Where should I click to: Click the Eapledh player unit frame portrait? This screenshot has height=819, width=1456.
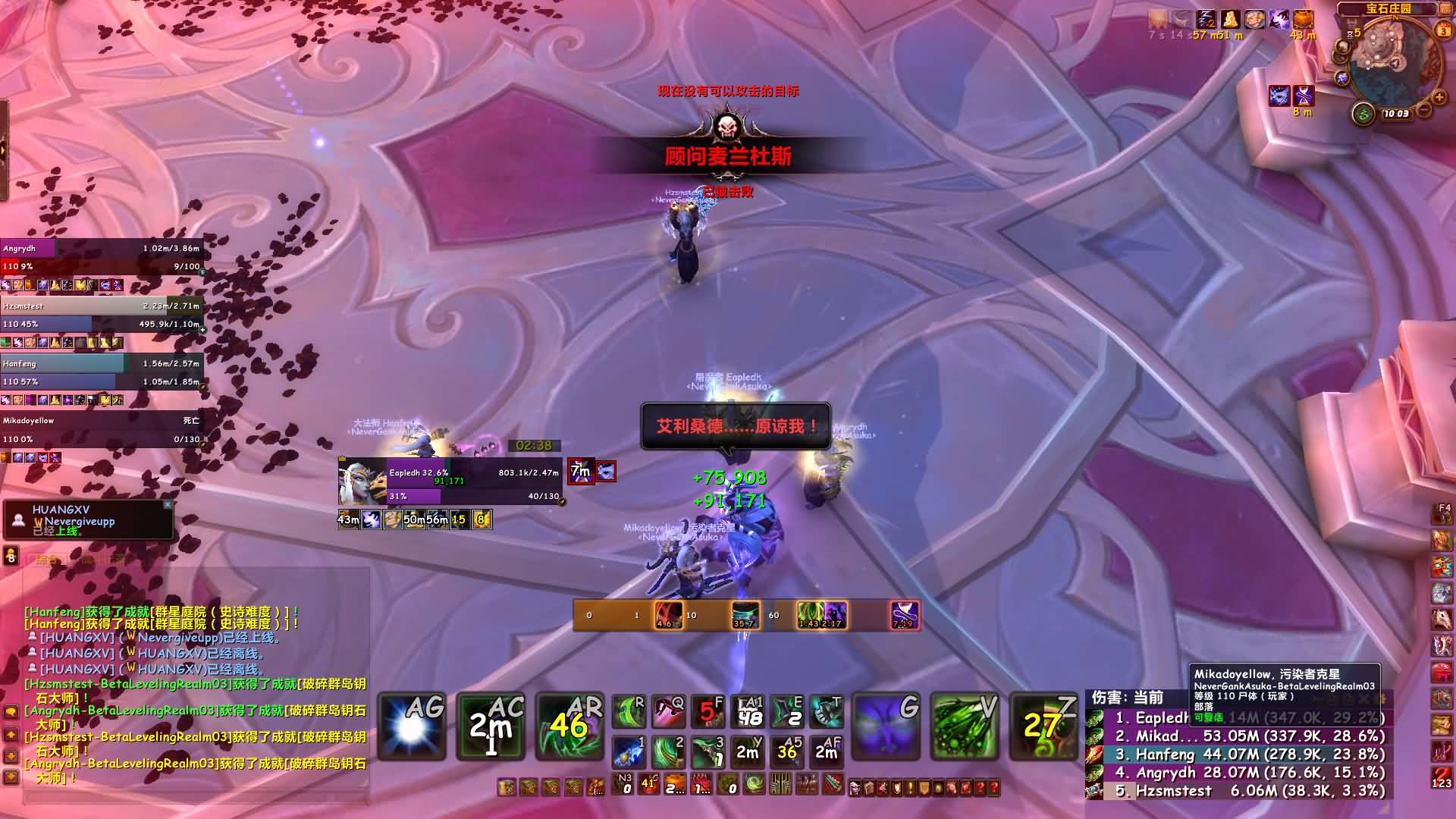[362, 481]
